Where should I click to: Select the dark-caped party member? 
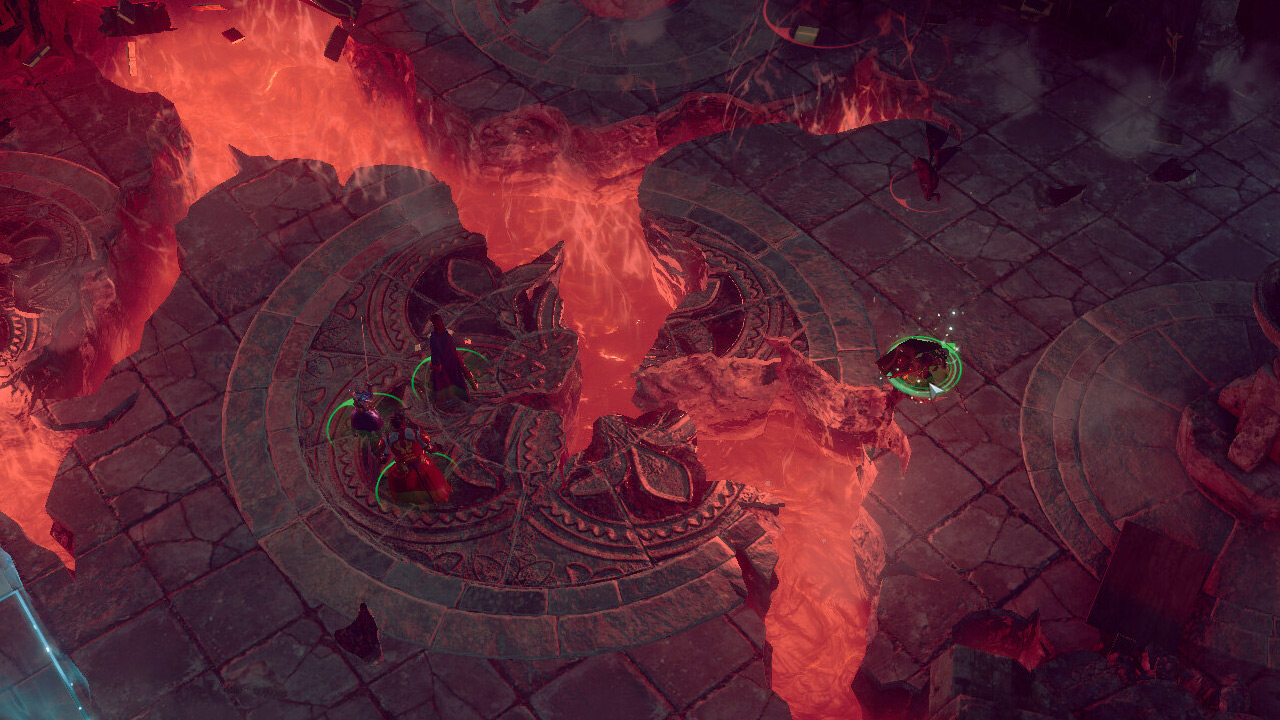click(x=445, y=360)
